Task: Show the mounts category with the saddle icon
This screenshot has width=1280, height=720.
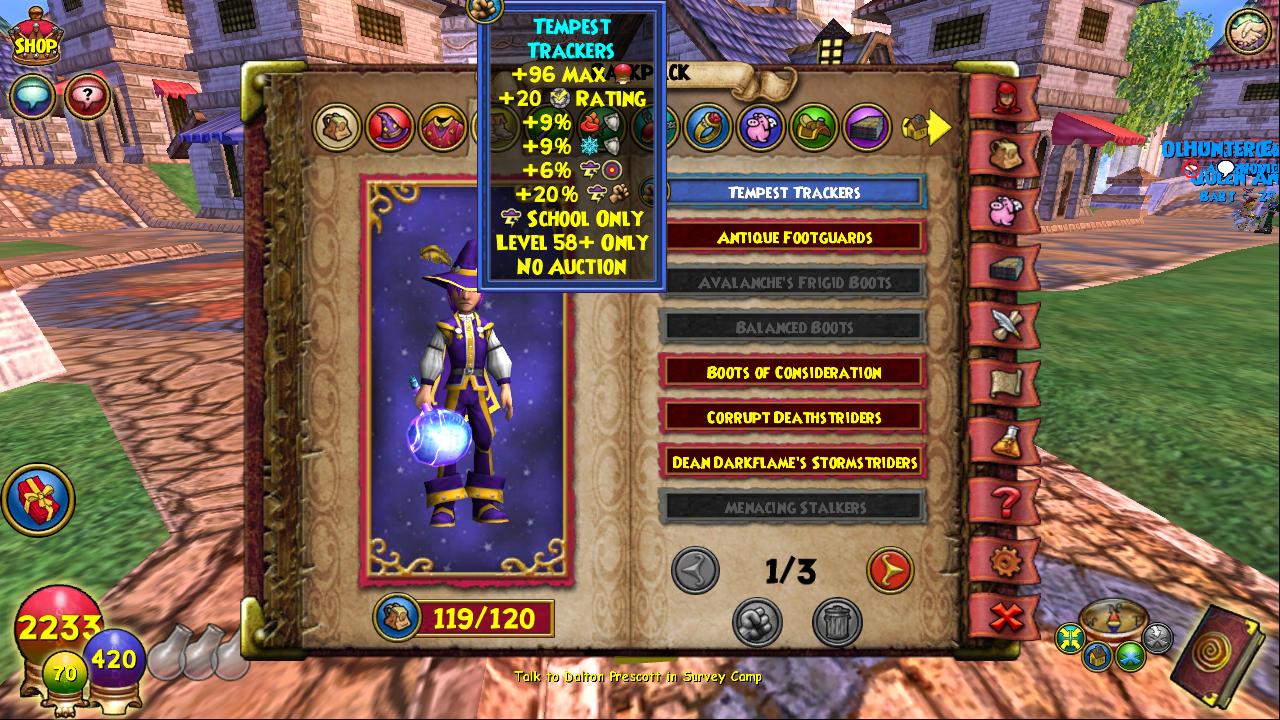Action: 814,128
